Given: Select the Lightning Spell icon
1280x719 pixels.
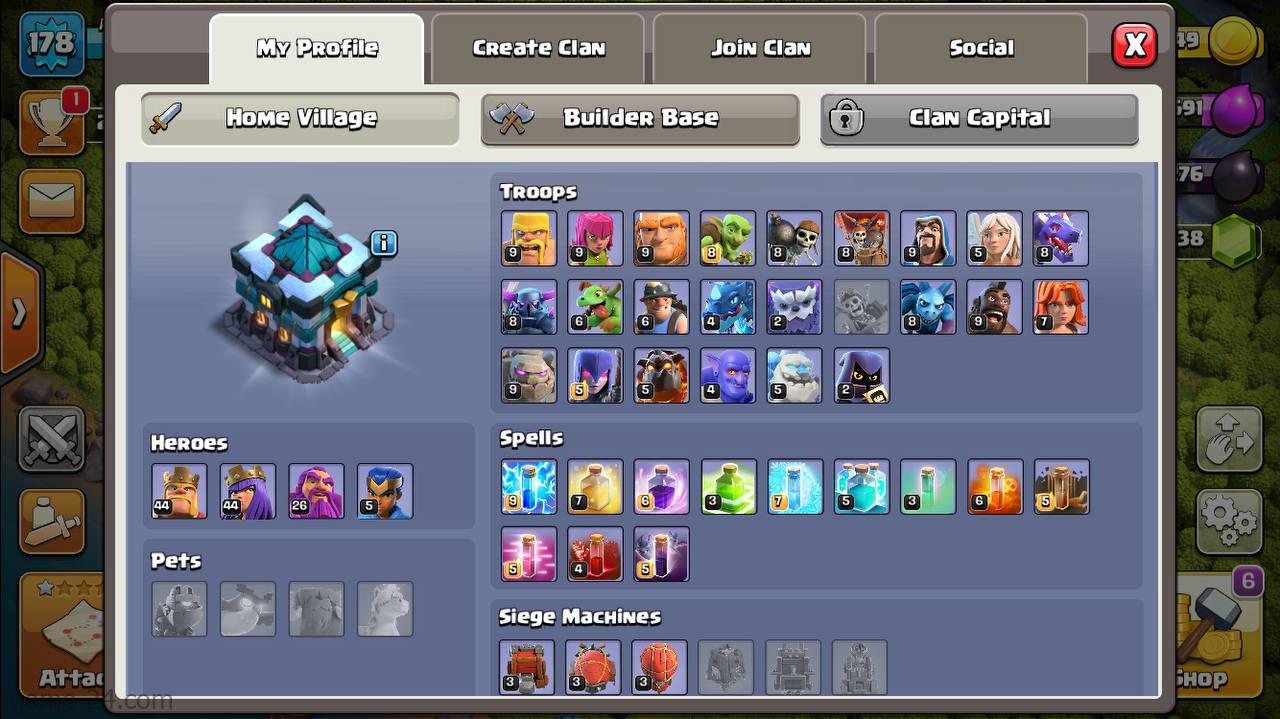Looking at the screenshot, I should 529,487.
